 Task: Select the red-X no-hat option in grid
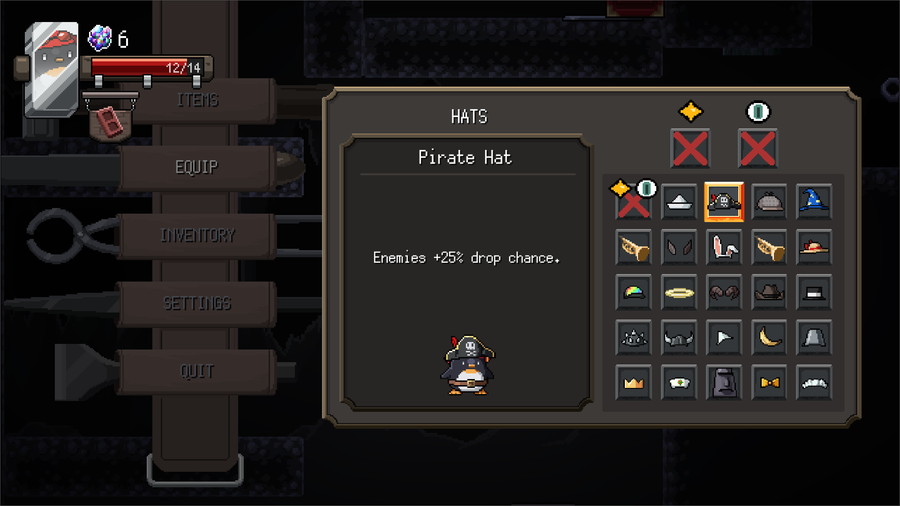point(632,203)
